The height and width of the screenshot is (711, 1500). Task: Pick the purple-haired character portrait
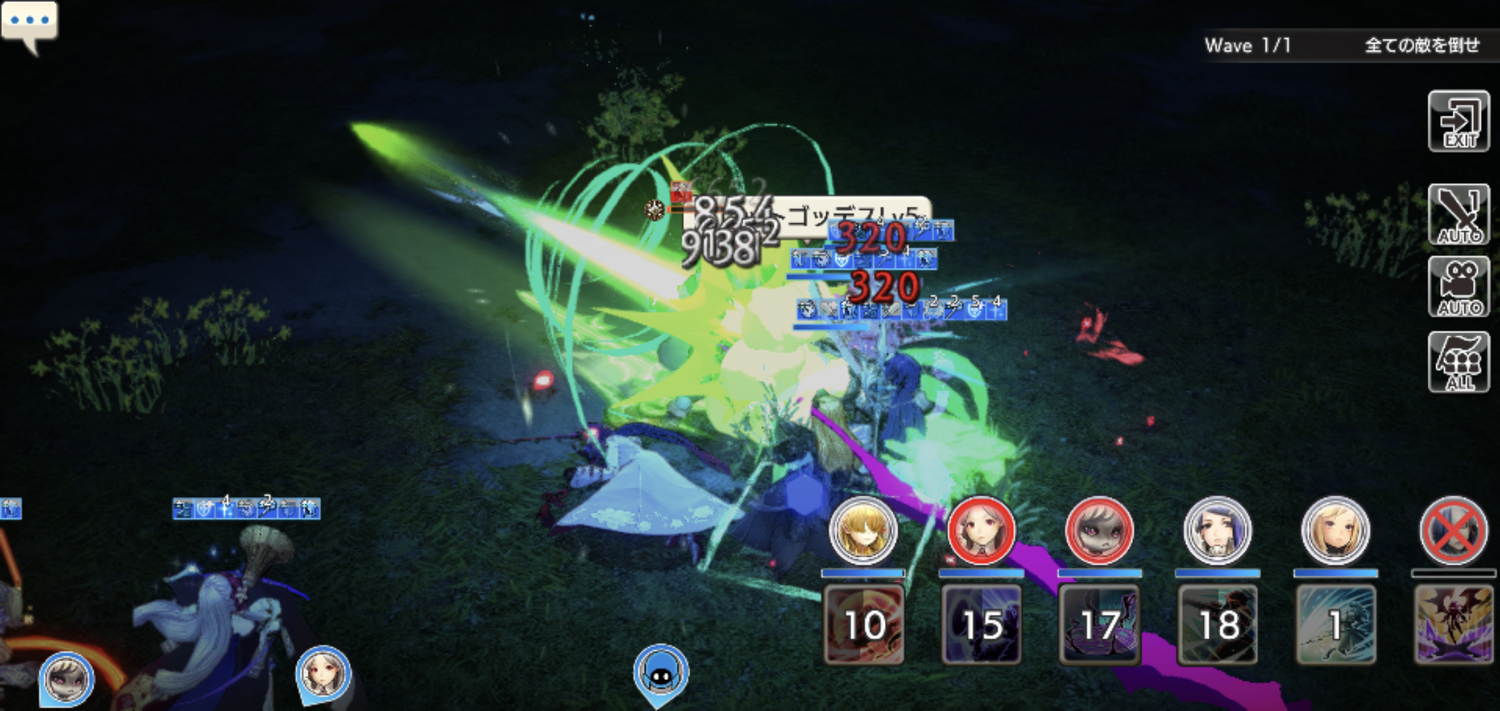point(1217,530)
